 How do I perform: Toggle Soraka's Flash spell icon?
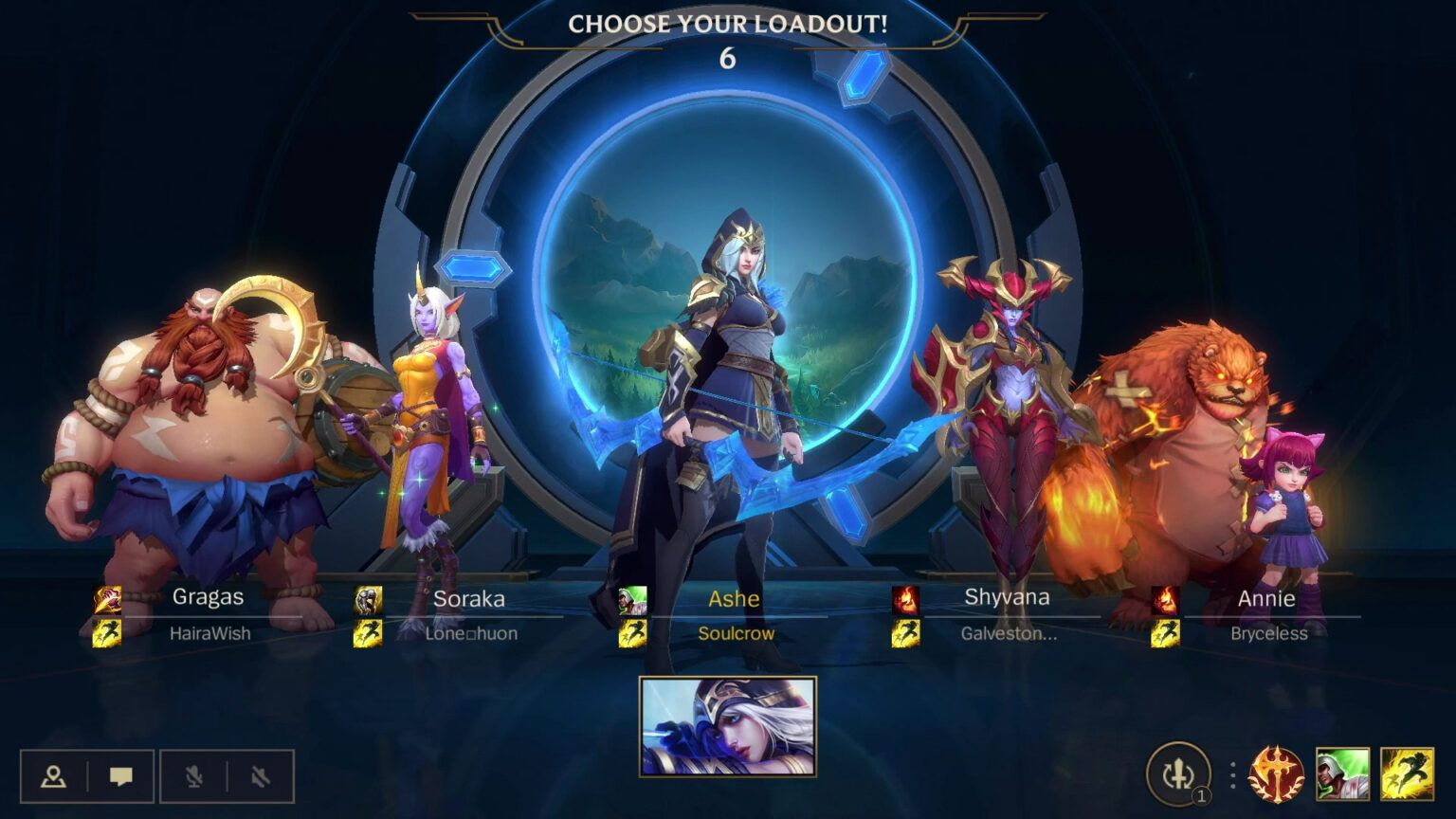click(x=366, y=633)
